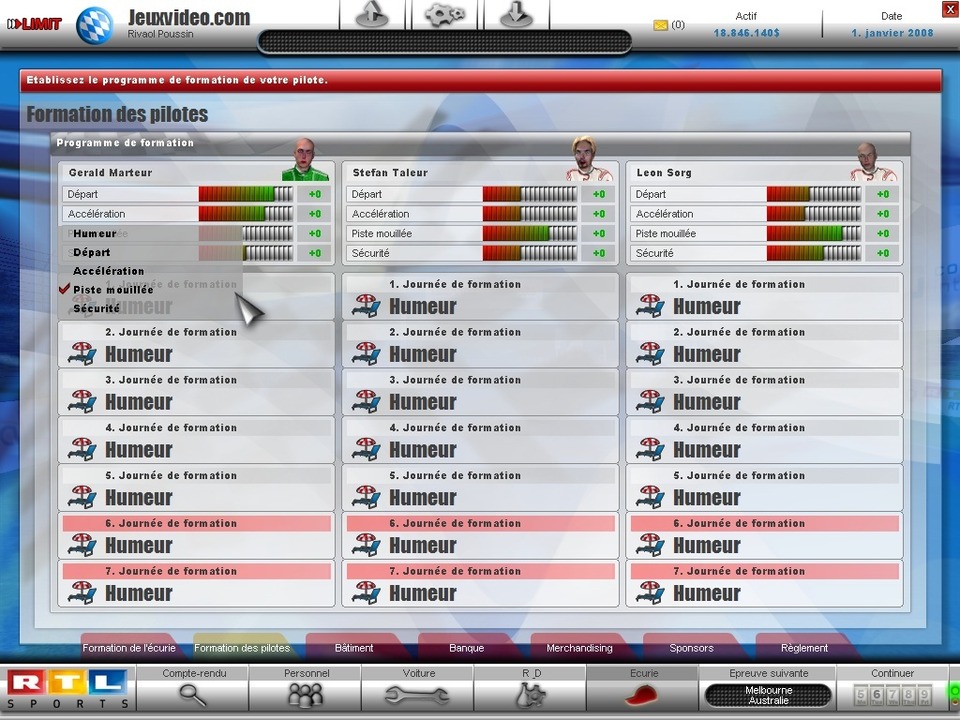Open the mail envelope inbox
Image resolution: width=960 pixels, height=720 pixels.
(660, 25)
